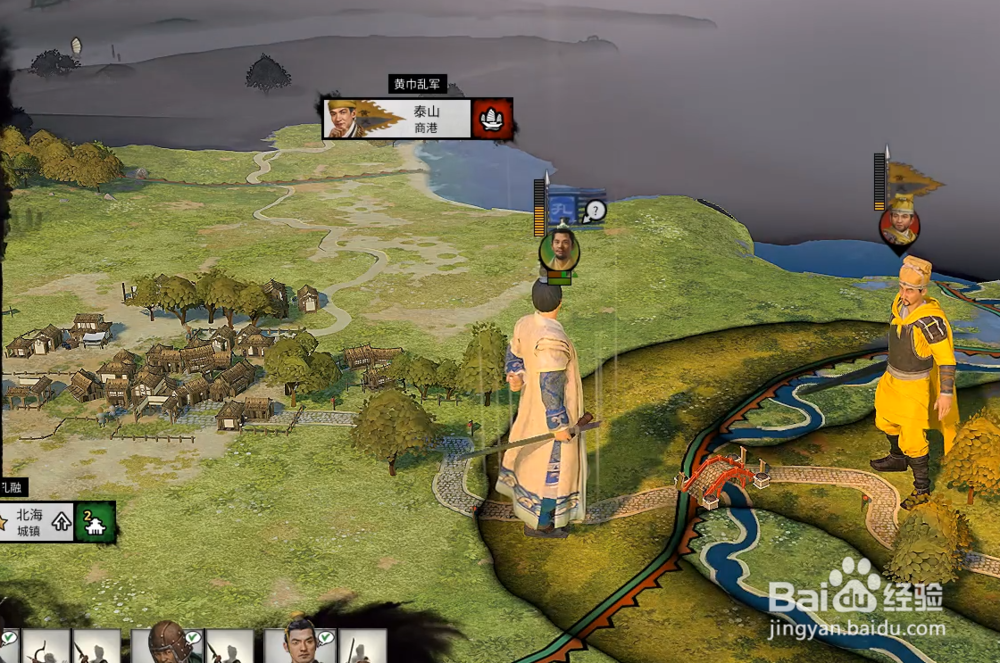The image size is (1000, 663).
Task: Select the green-ringed general portrait marker
Action: [x=560, y=249]
